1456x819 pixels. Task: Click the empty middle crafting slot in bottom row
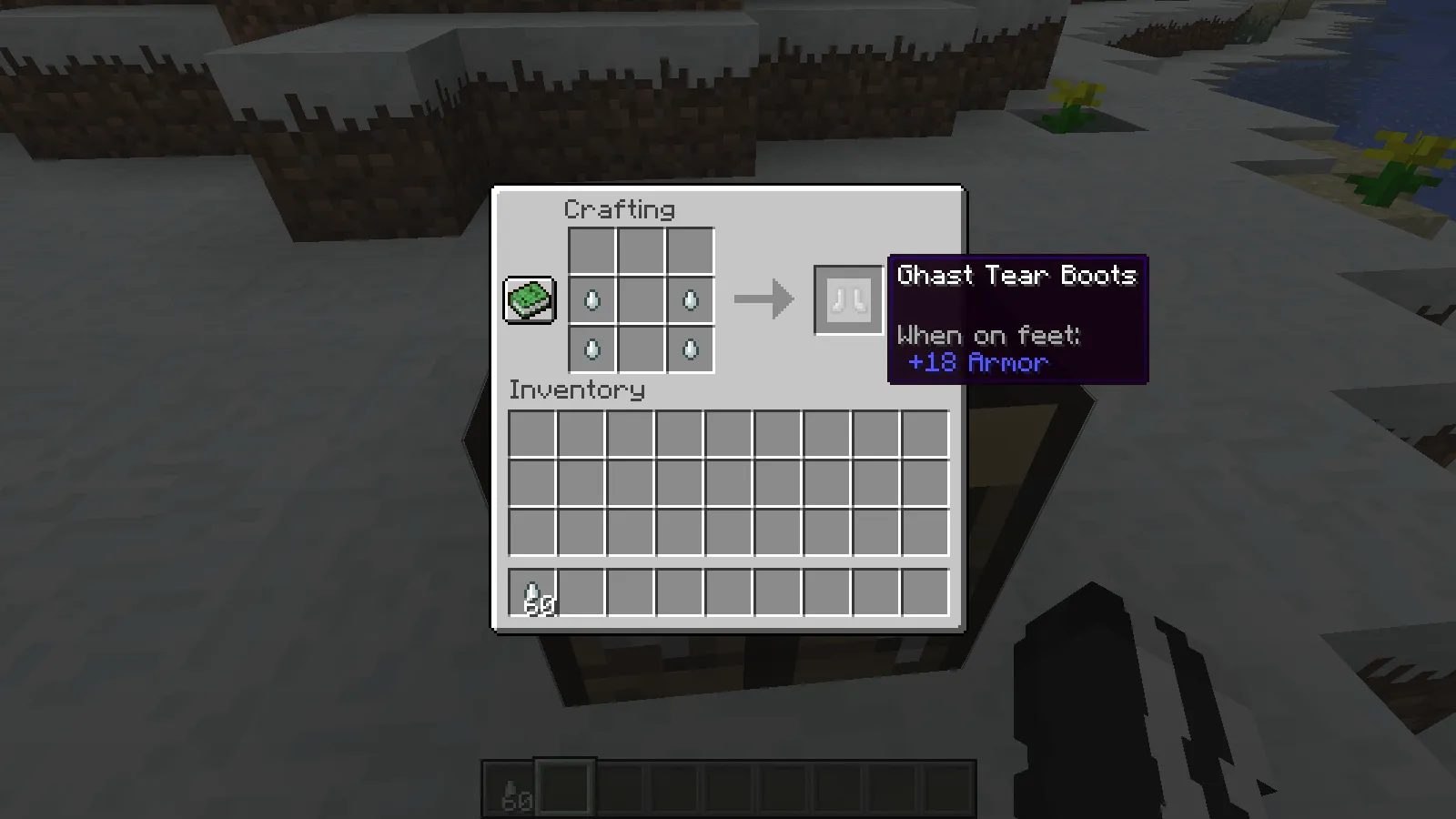click(642, 349)
